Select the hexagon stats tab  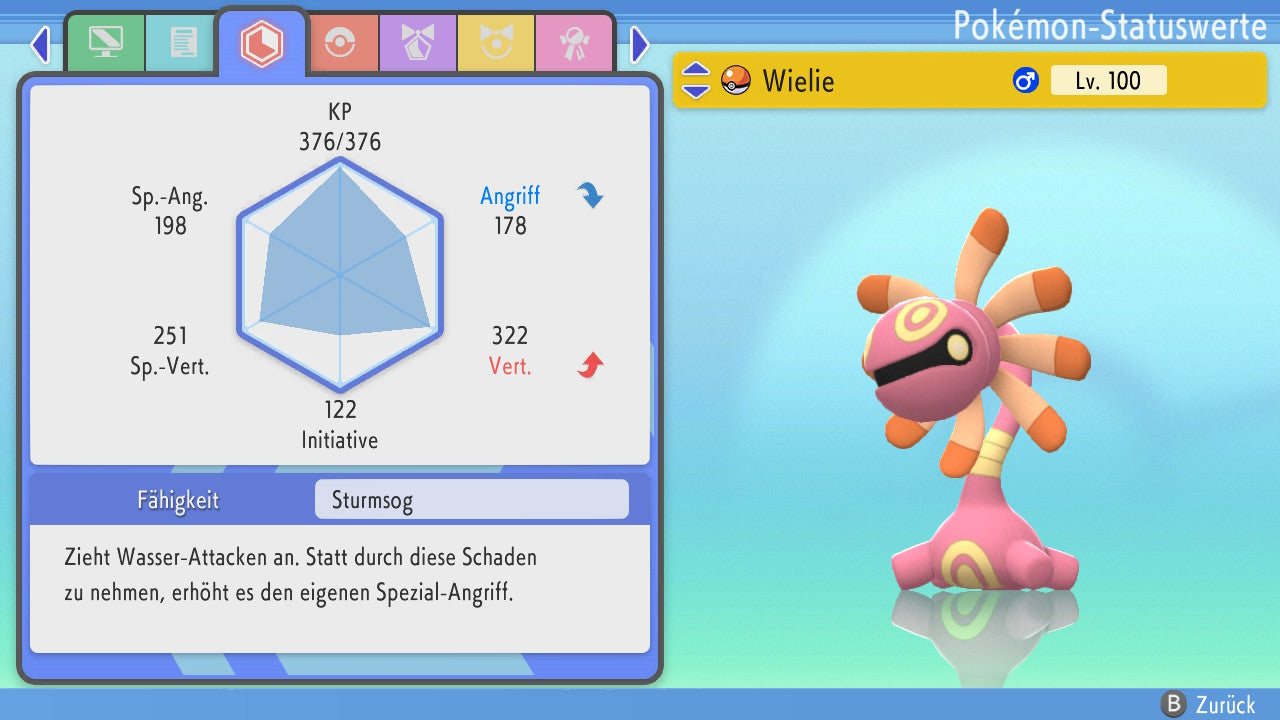(x=262, y=43)
